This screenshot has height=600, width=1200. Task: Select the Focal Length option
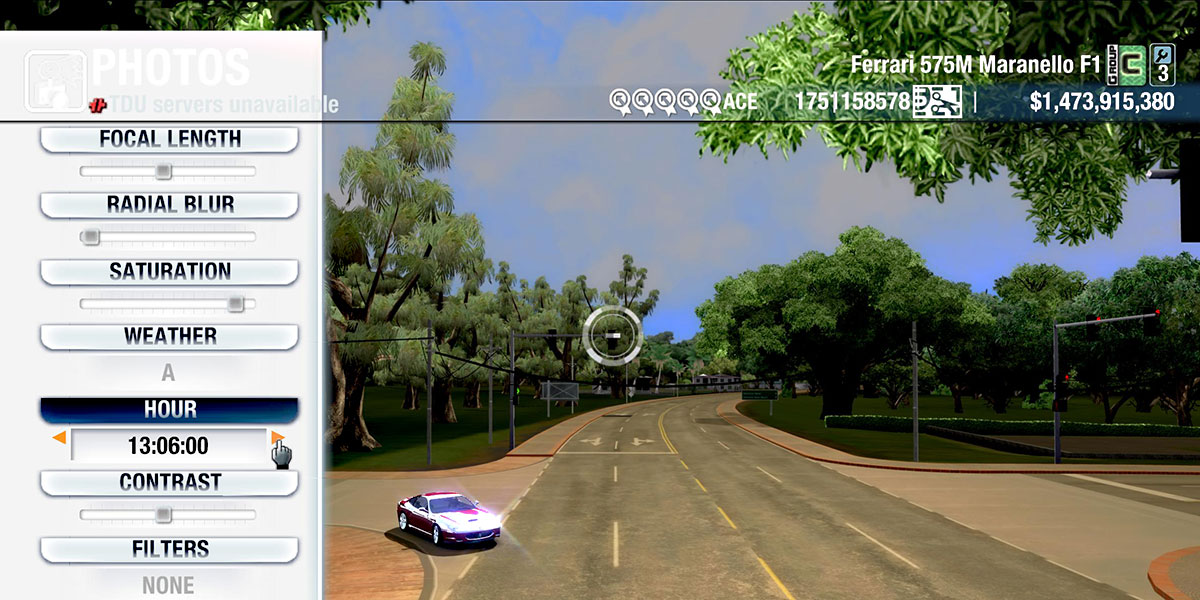pos(169,139)
